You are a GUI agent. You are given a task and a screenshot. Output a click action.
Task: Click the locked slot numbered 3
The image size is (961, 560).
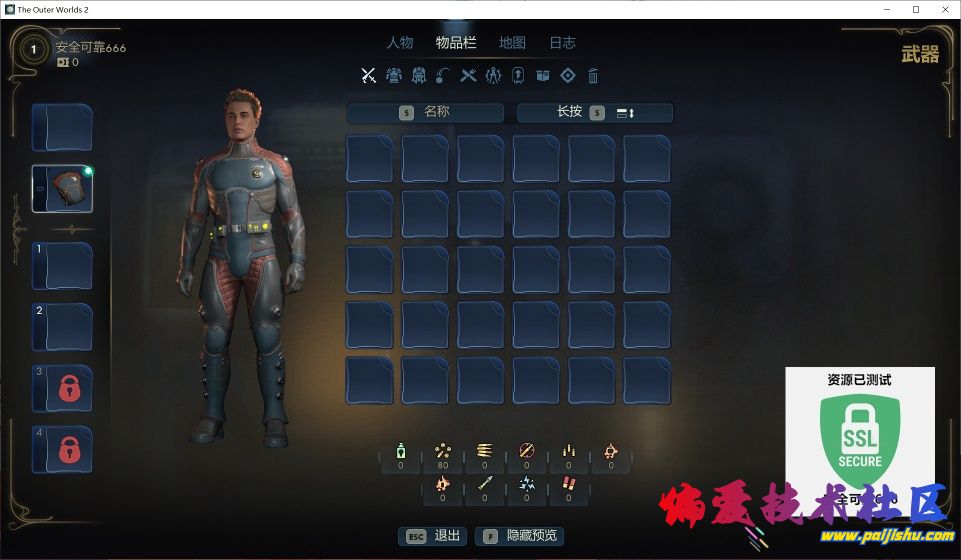coord(63,389)
